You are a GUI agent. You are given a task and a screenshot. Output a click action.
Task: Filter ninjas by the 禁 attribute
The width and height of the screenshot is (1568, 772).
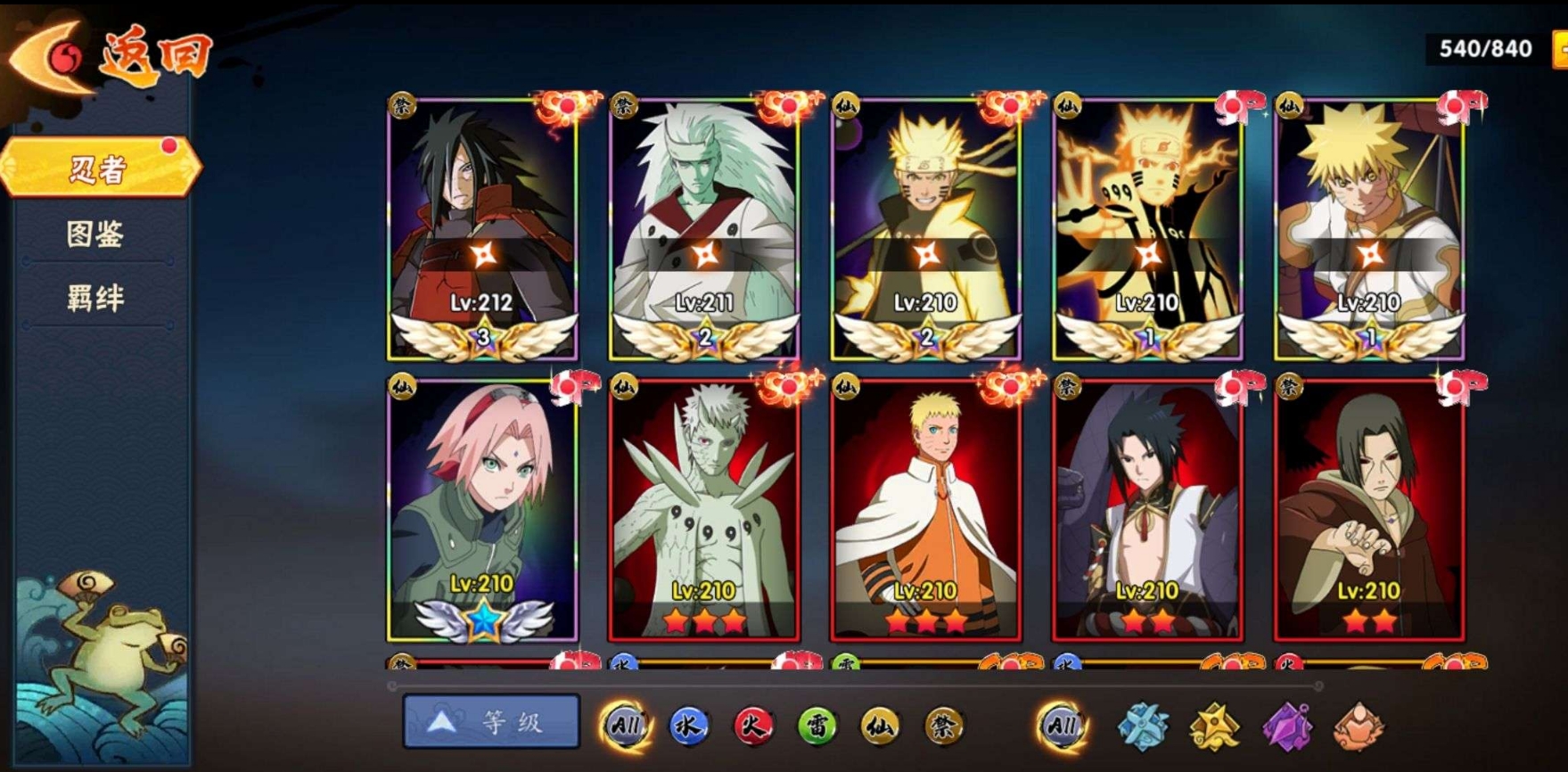[x=943, y=727]
